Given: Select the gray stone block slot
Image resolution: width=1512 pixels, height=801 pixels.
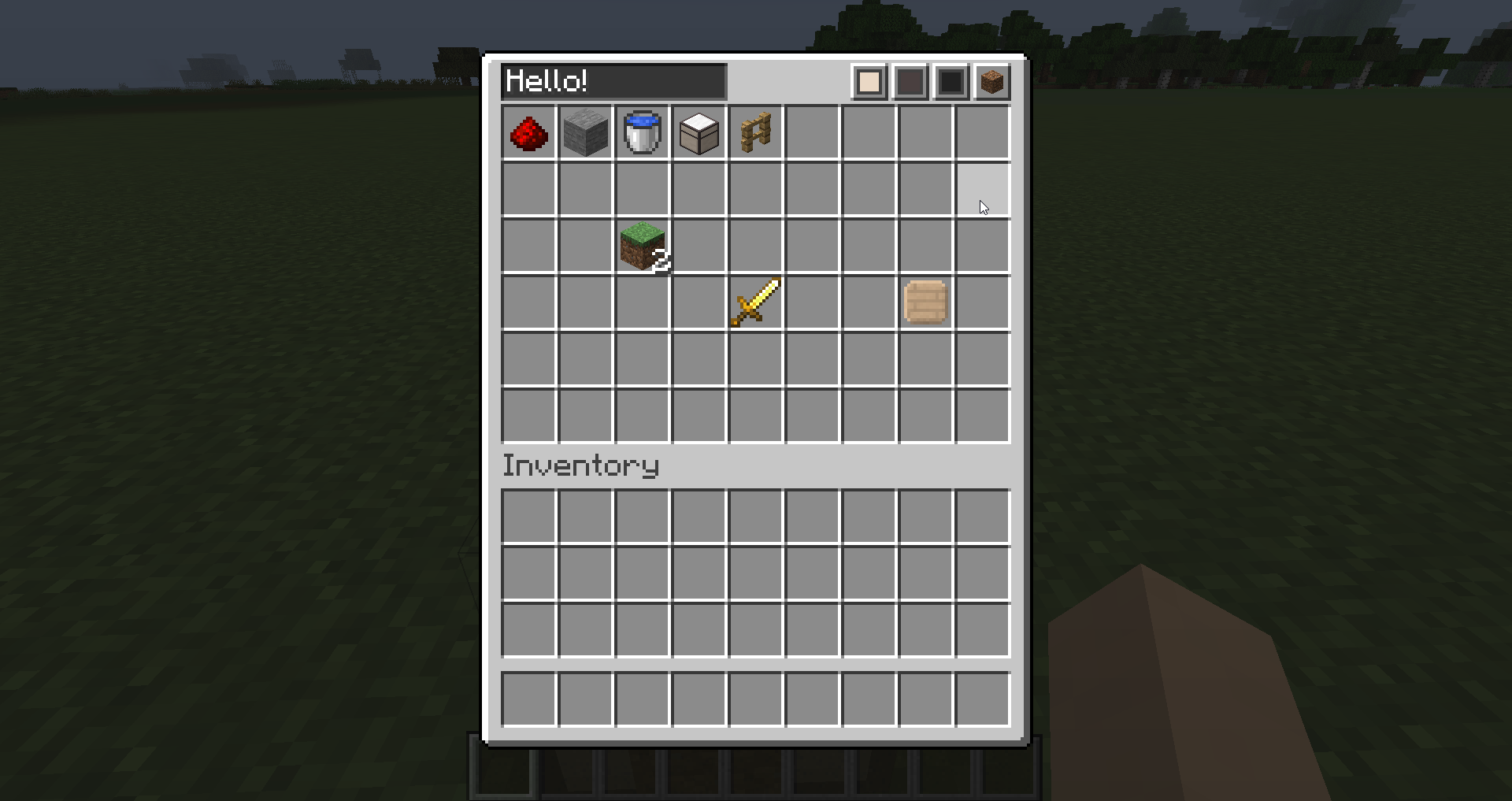Looking at the screenshot, I should [586, 133].
